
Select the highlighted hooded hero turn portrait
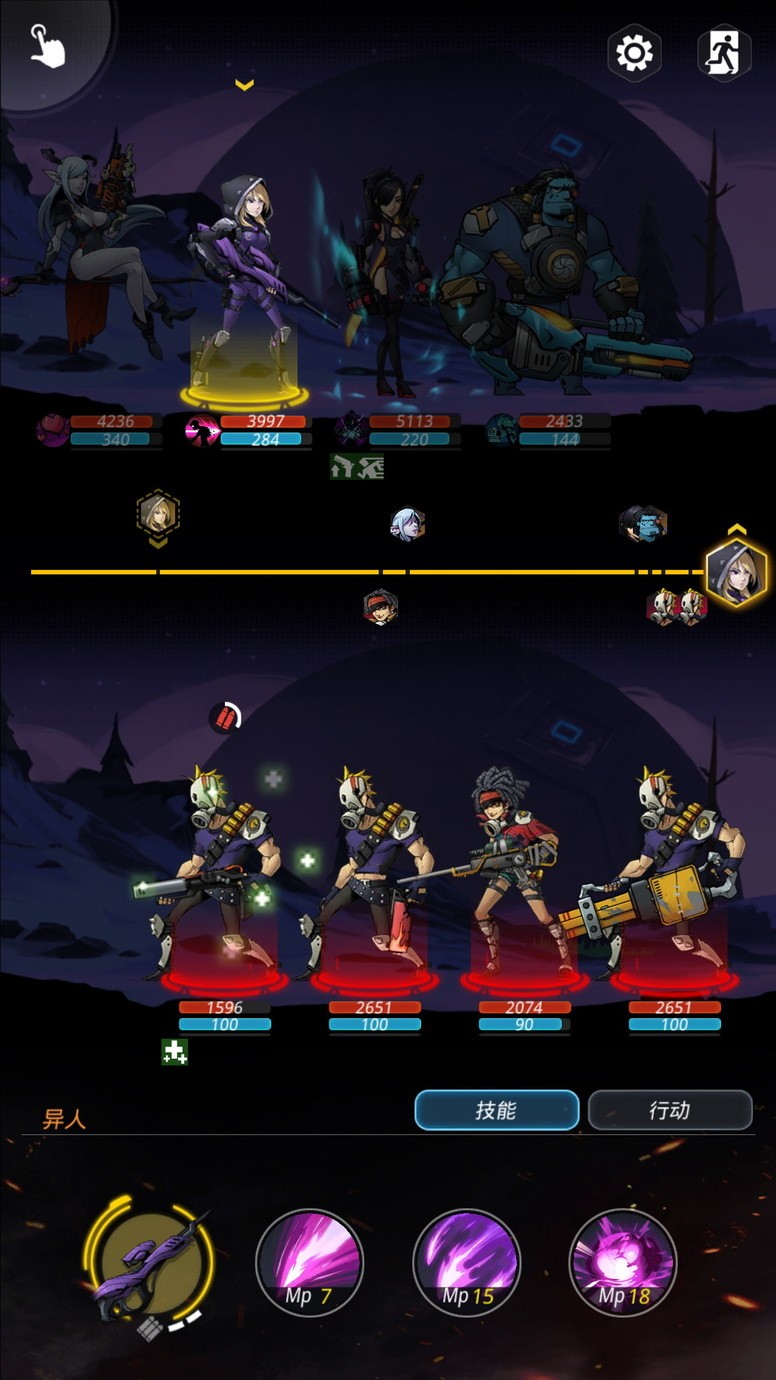coord(736,573)
